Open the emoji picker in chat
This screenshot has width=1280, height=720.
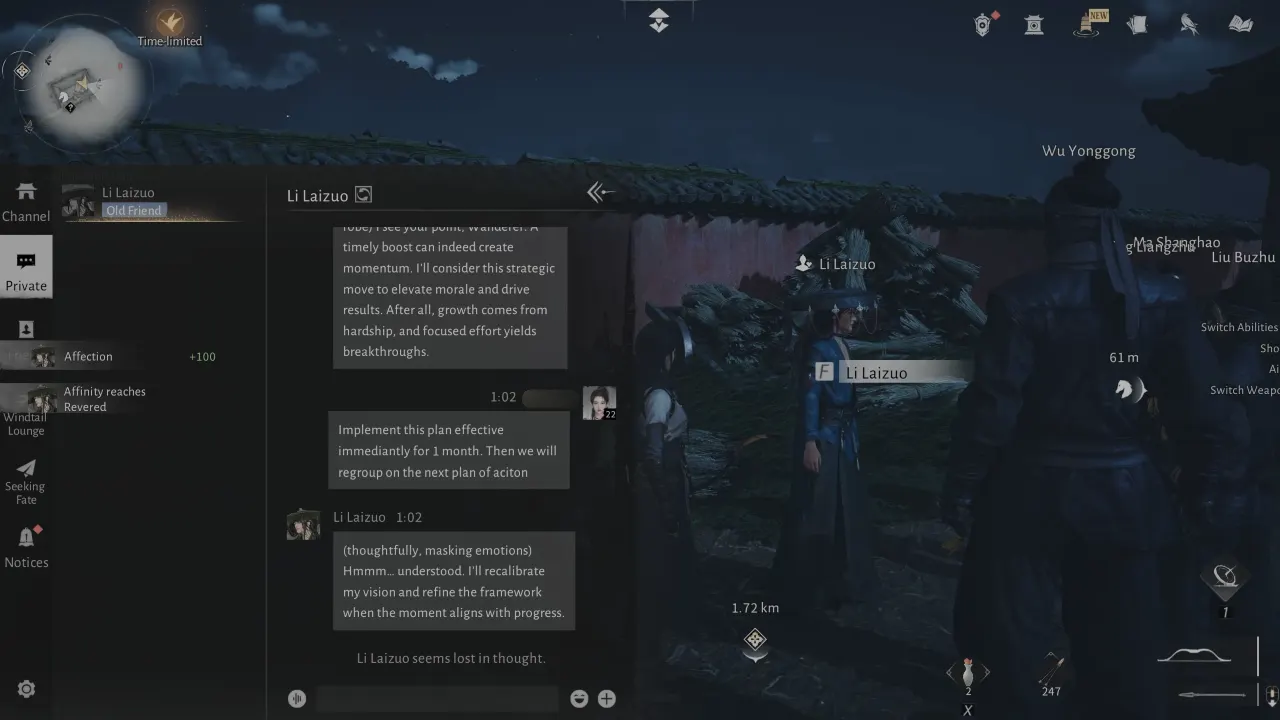click(x=579, y=698)
